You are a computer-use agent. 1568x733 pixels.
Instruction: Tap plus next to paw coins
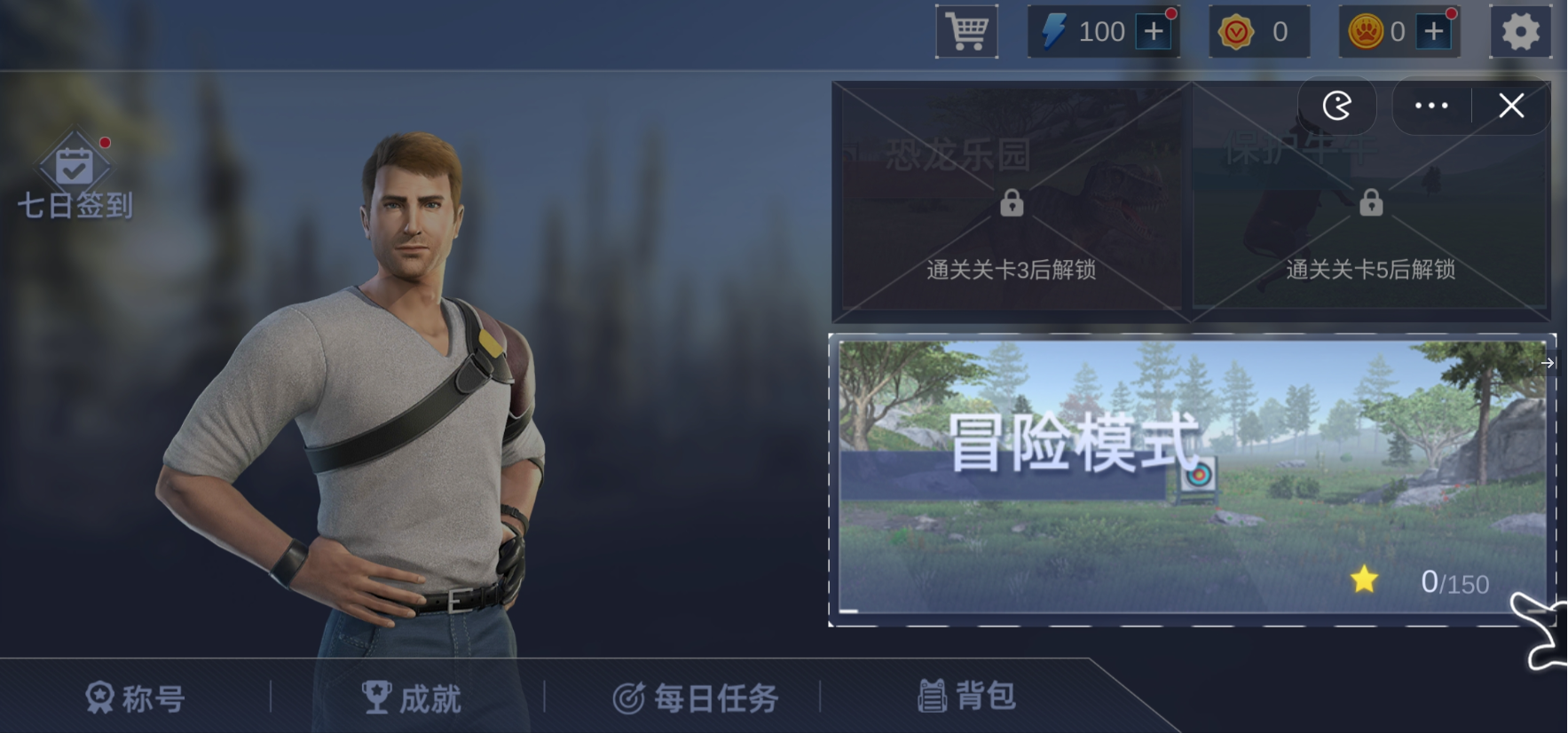[x=1435, y=30]
